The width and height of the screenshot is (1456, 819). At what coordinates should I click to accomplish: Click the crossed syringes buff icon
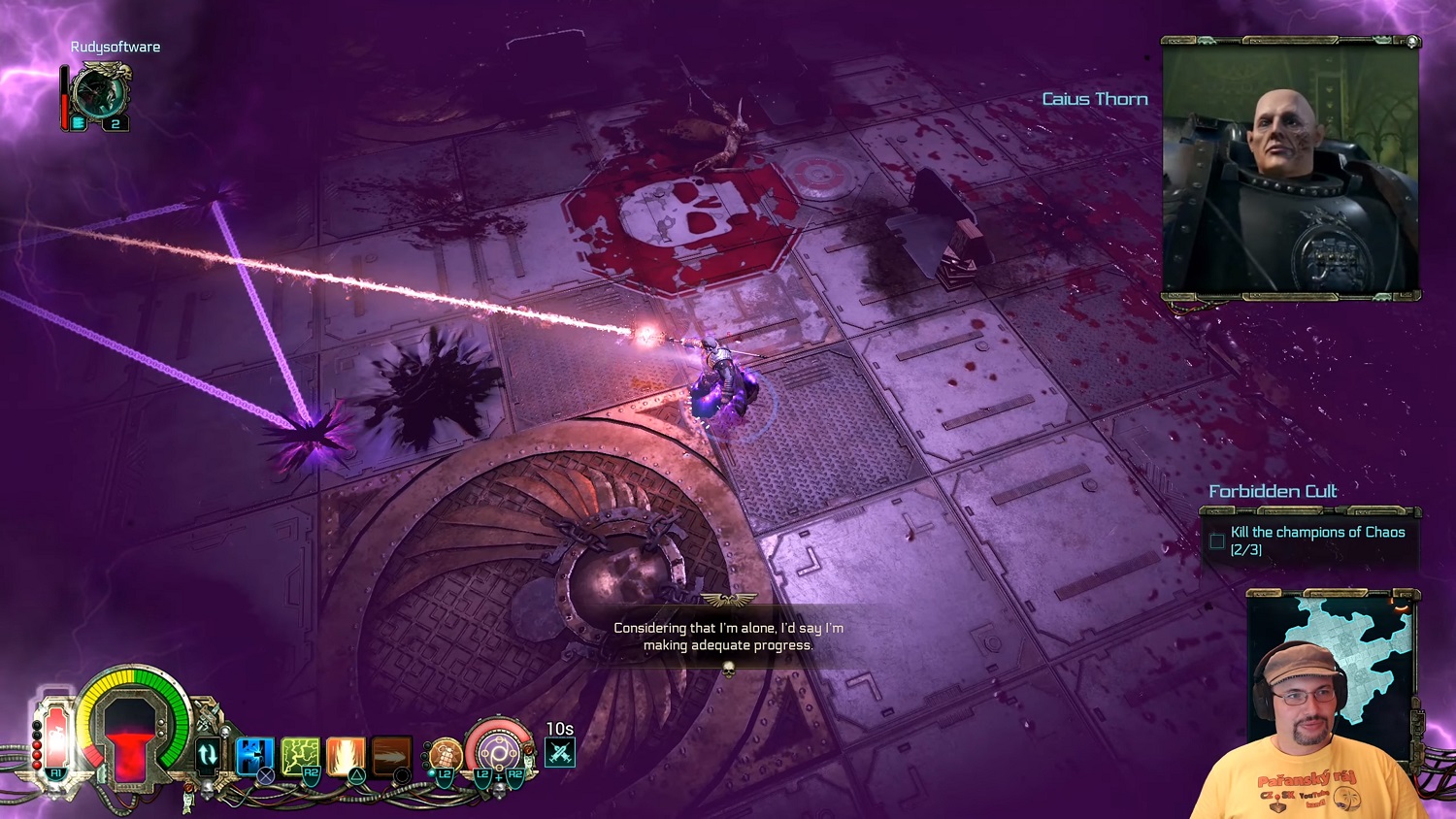pyautogui.click(x=560, y=752)
